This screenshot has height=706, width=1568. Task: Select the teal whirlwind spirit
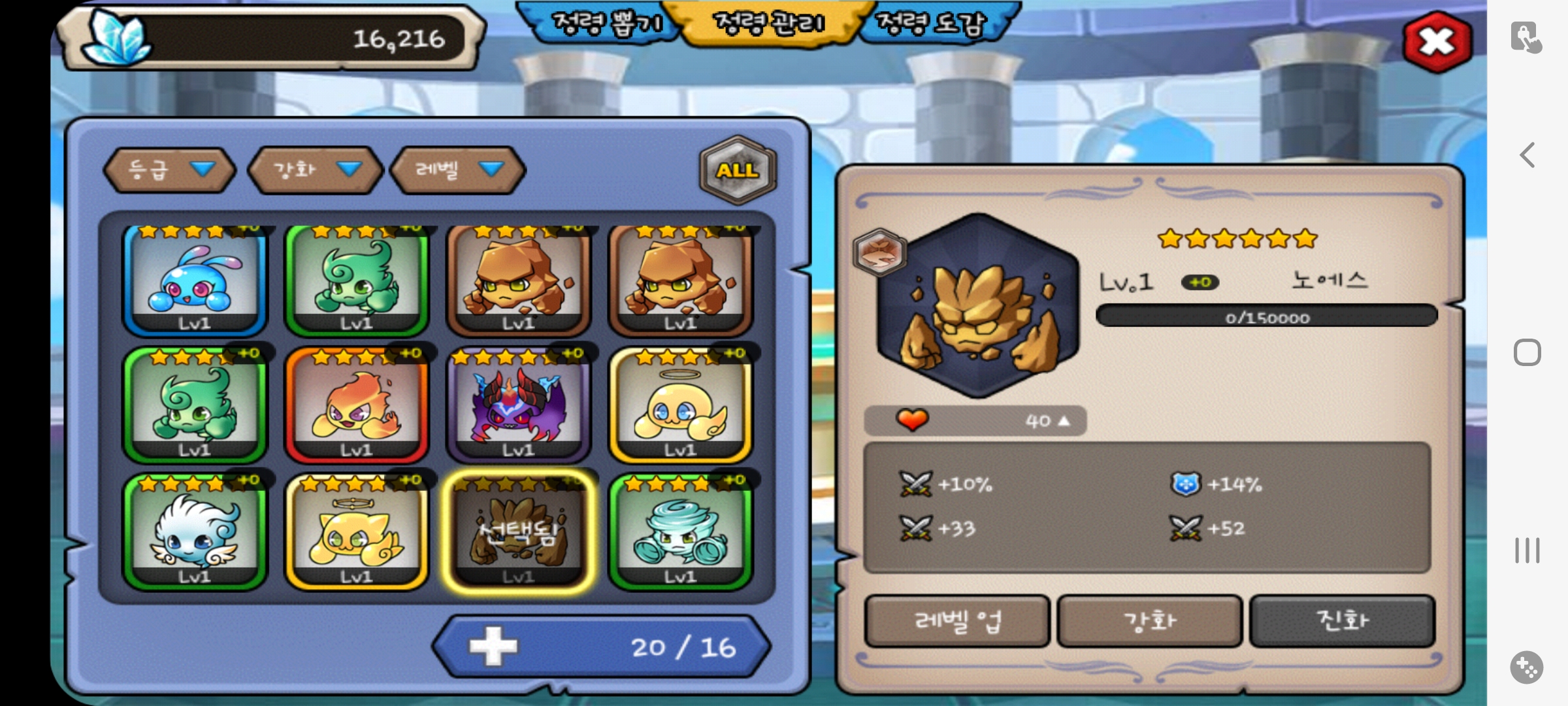click(681, 532)
